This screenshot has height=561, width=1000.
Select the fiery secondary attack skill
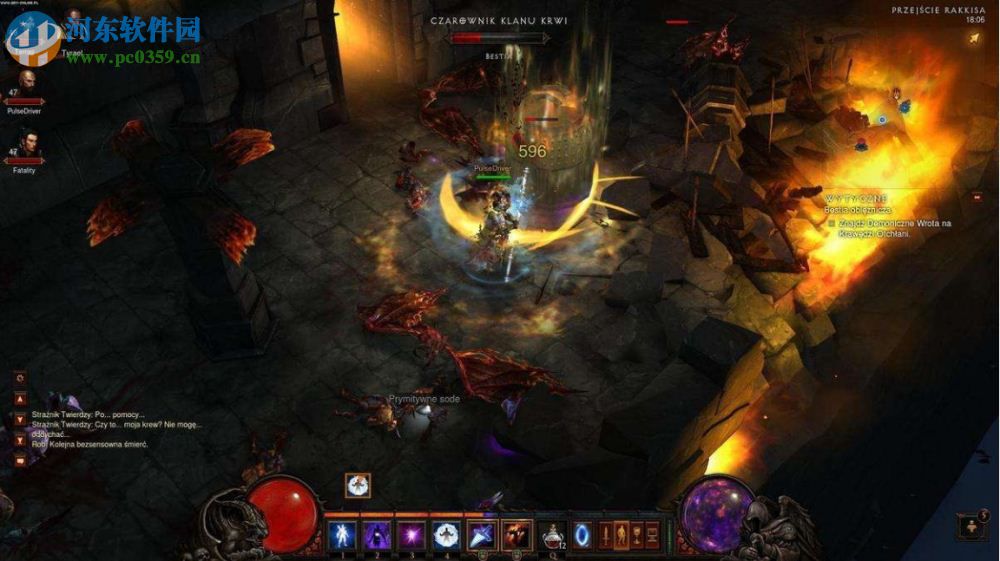517,534
